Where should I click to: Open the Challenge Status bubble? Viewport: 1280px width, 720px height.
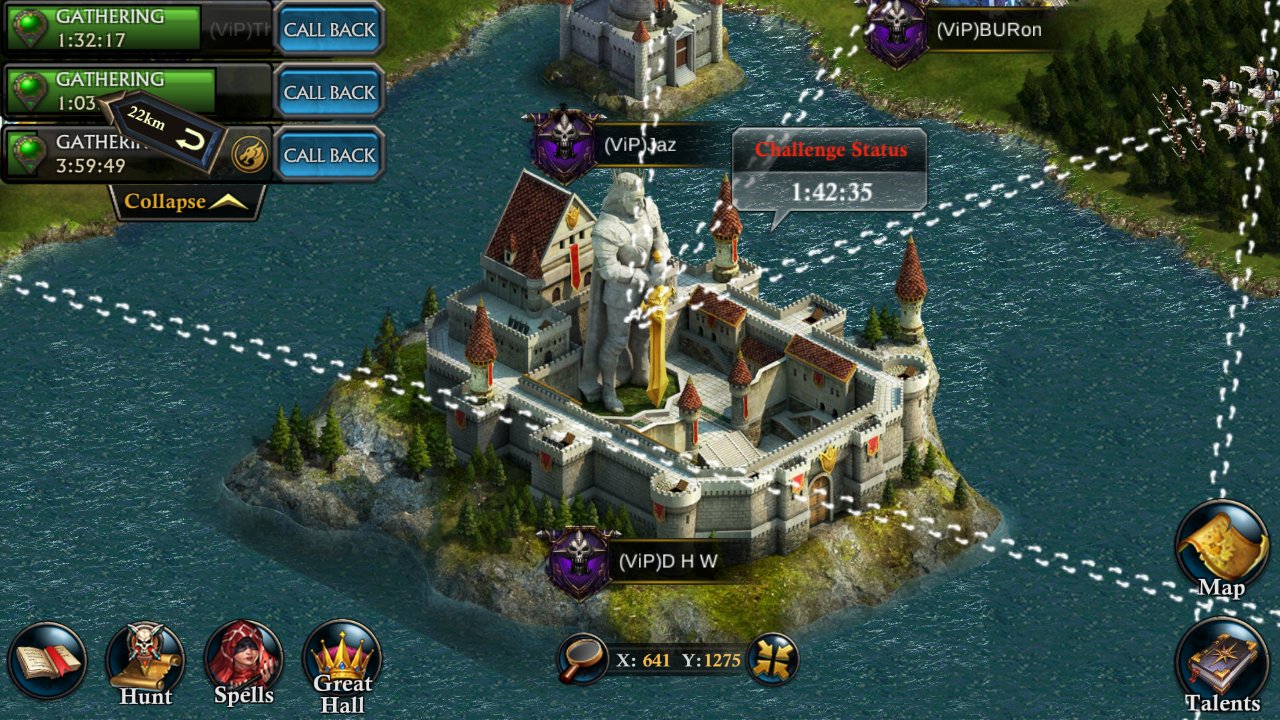click(x=830, y=170)
